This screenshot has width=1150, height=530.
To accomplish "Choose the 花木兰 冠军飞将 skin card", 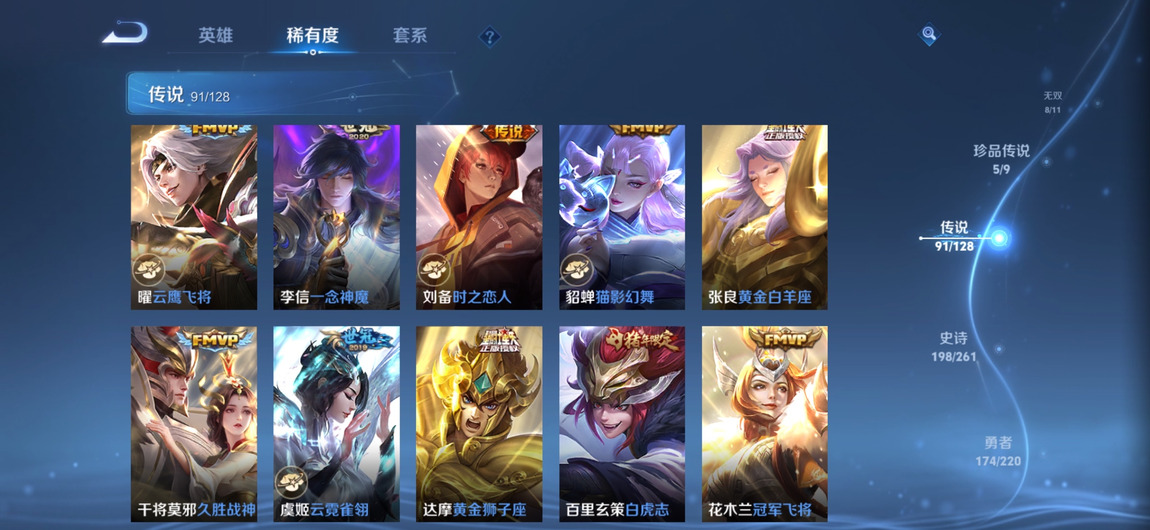I will (765, 423).
